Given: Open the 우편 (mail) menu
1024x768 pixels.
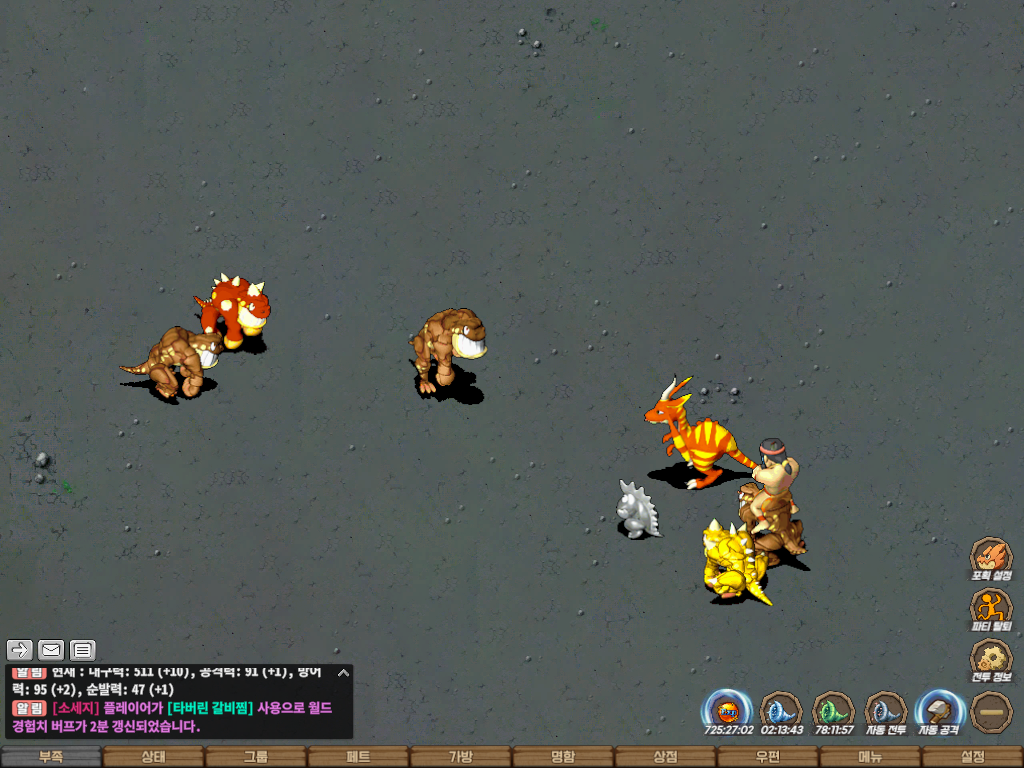Looking at the screenshot, I should pos(767,757).
